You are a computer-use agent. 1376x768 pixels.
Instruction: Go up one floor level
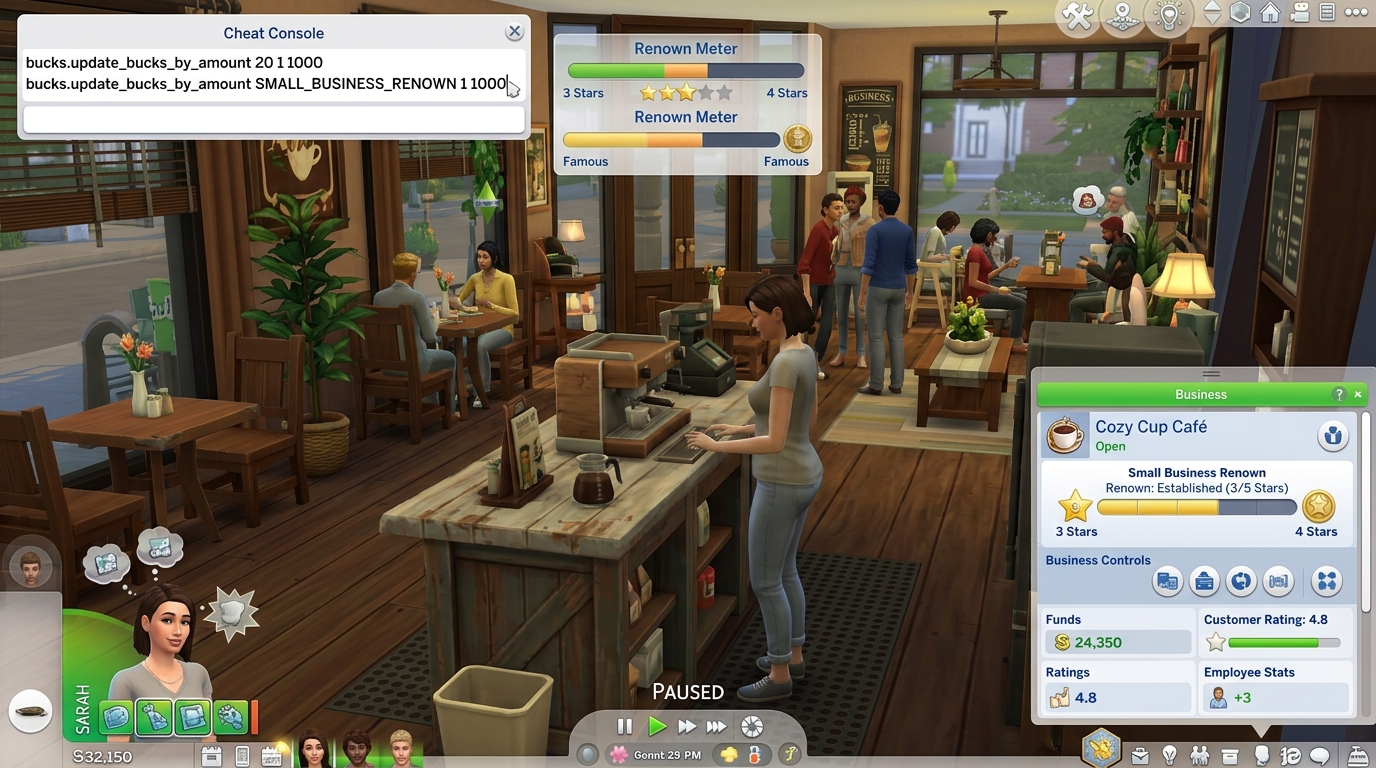tap(1213, 7)
